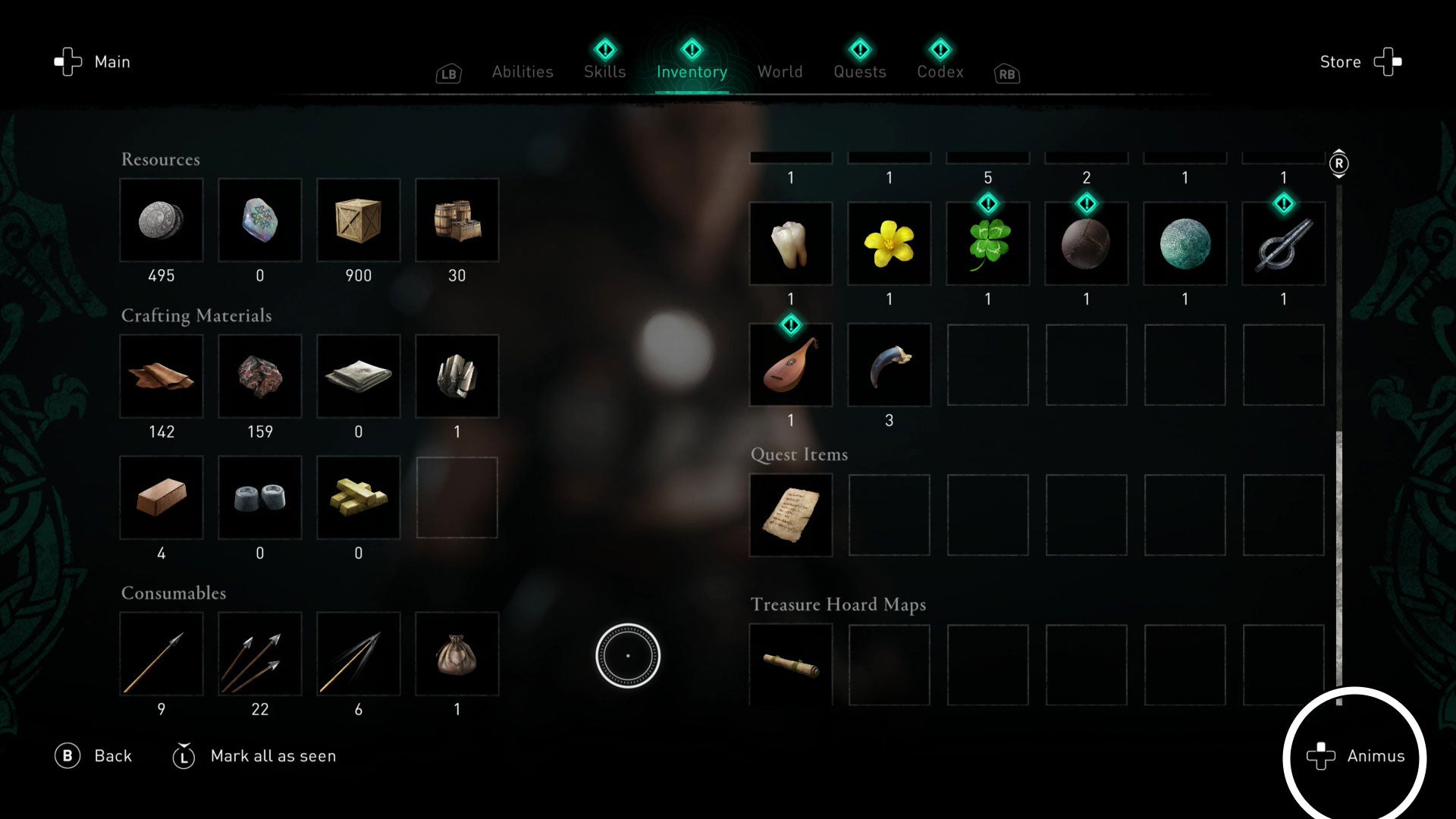Select the four-leaf clover item
Image resolution: width=1456 pixels, height=819 pixels.
(x=987, y=243)
